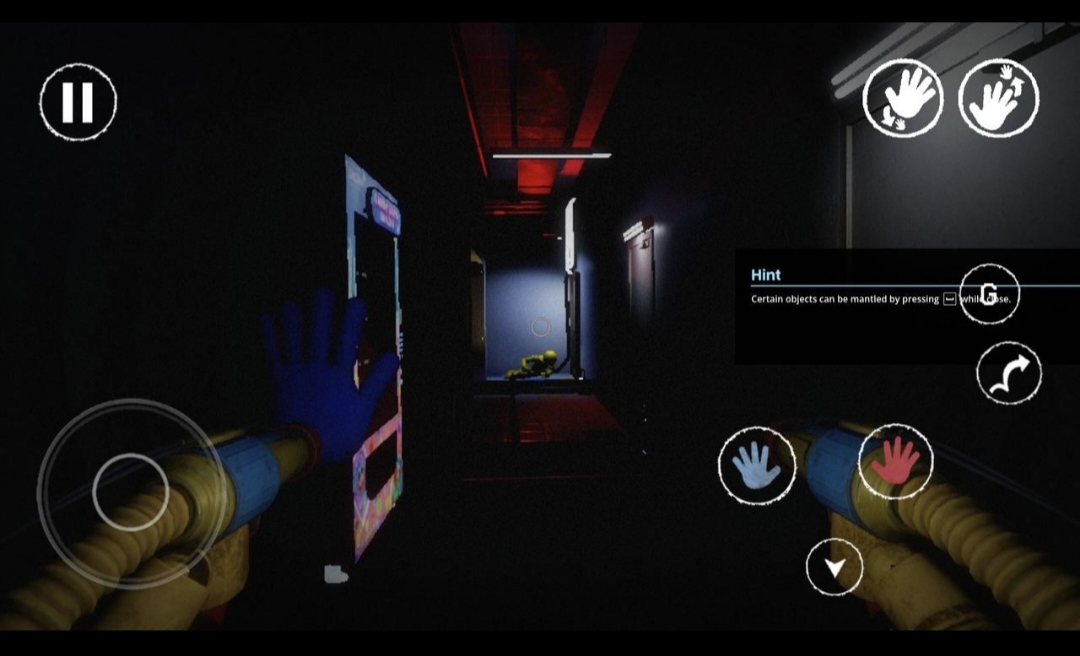Fire the red hand button
The image size is (1080, 656).
tap(895, 461)
